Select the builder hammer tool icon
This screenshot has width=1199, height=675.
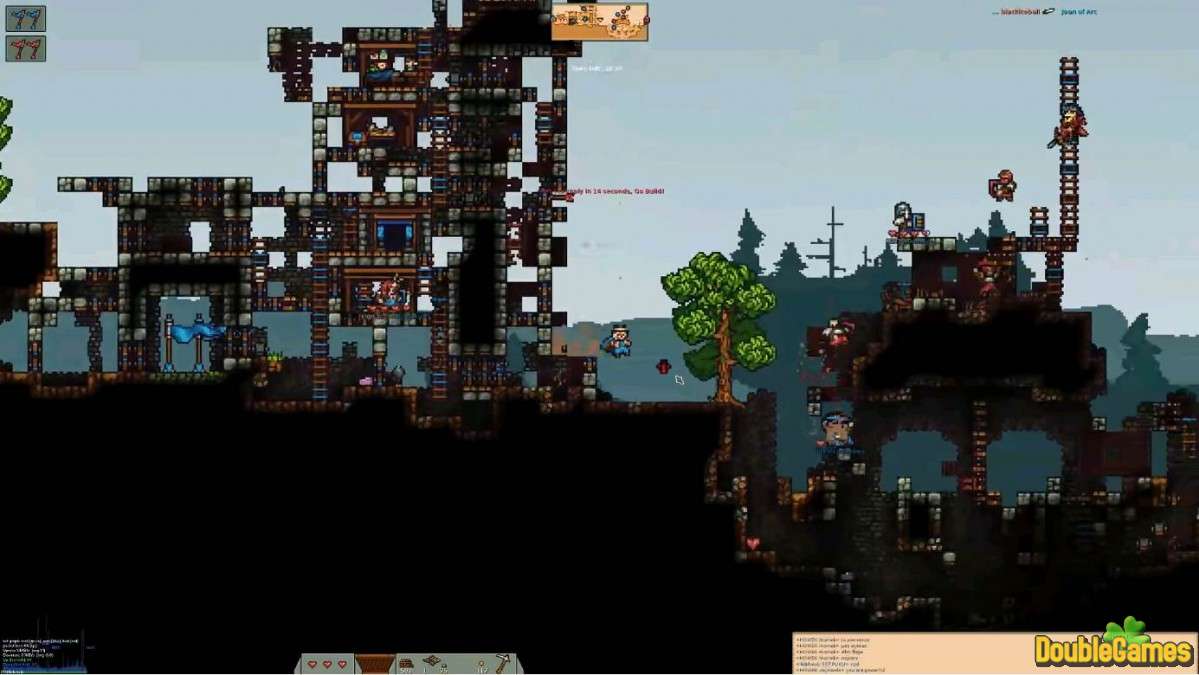tap(501, 663)
